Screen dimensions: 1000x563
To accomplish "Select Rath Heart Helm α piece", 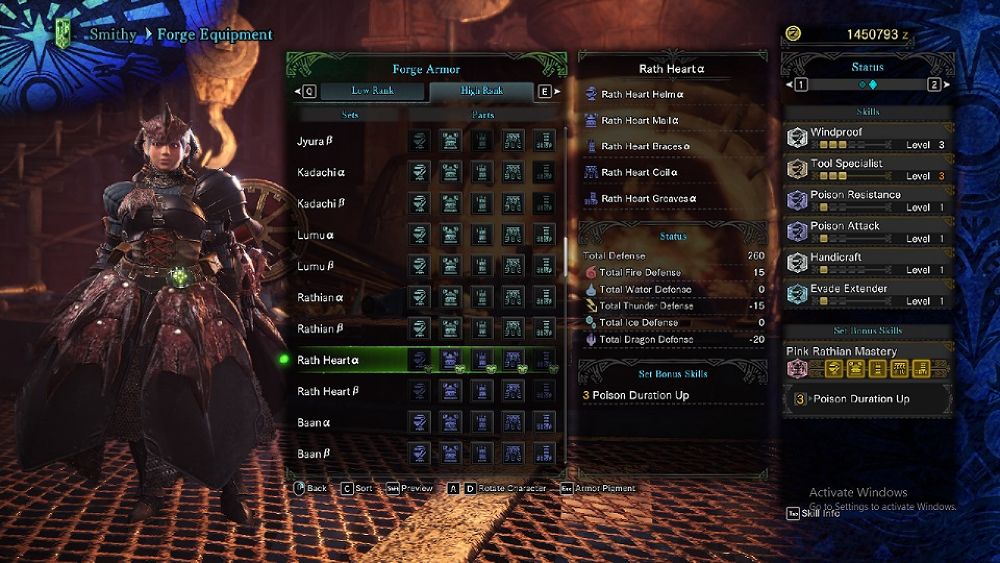I will (642, 94).
